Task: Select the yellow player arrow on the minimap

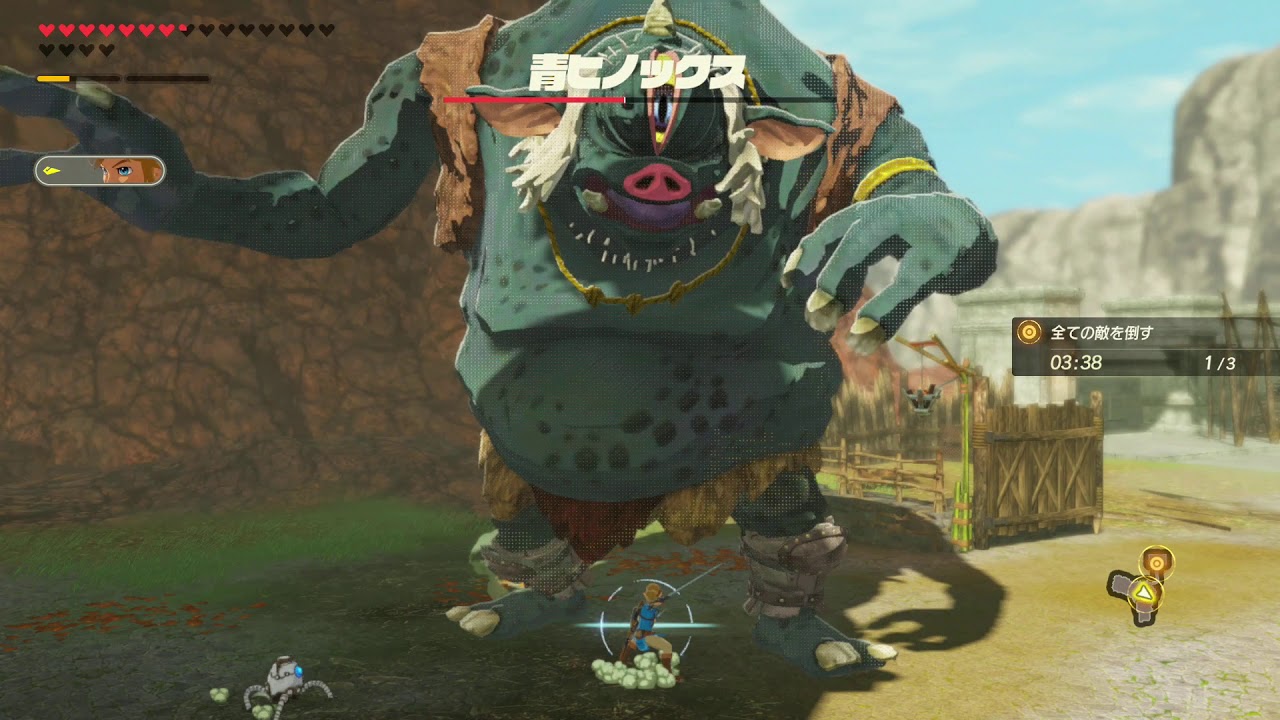Action: (1140, 594)
